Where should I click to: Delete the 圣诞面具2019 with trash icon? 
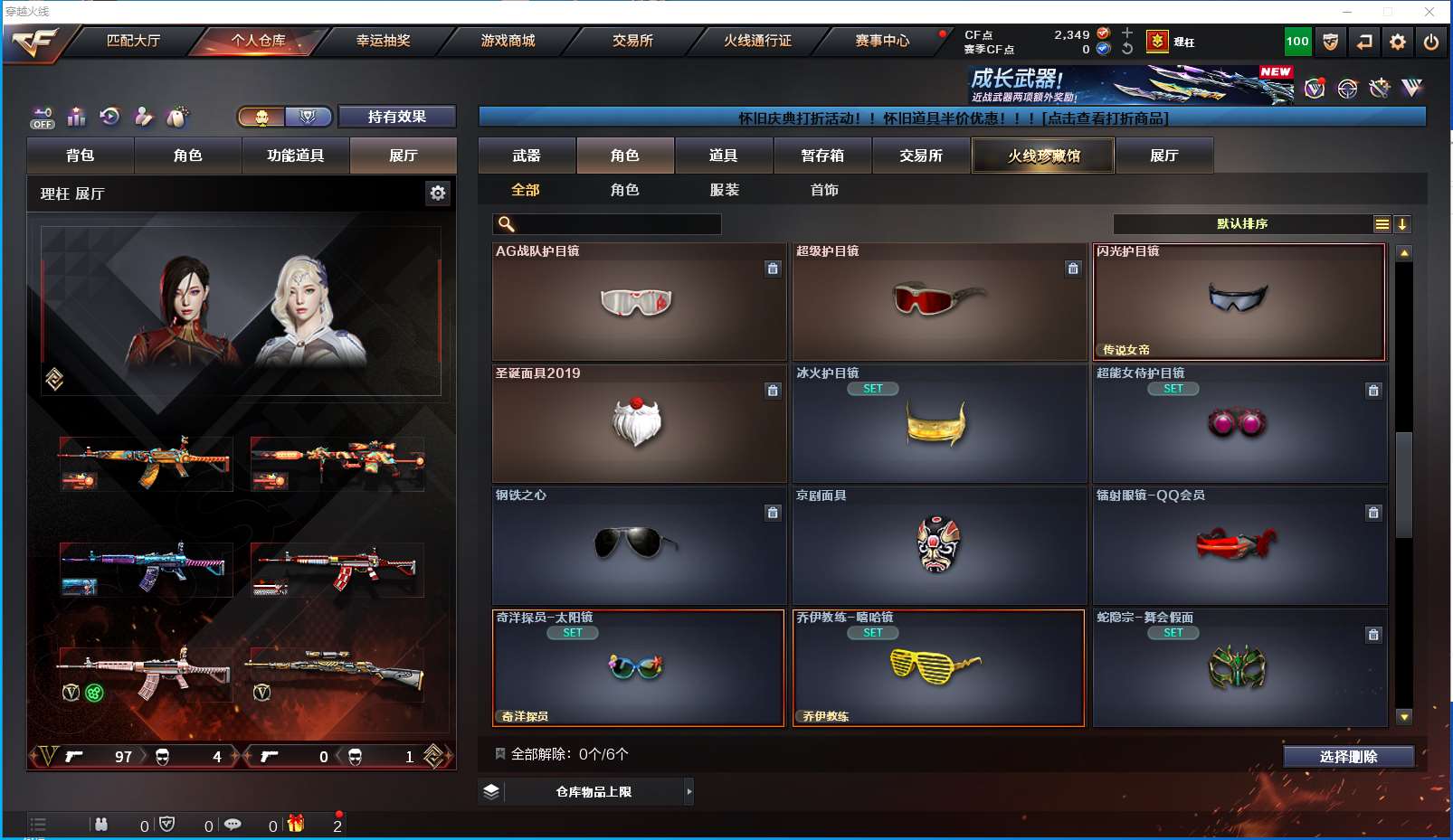[x=773, y=391]
